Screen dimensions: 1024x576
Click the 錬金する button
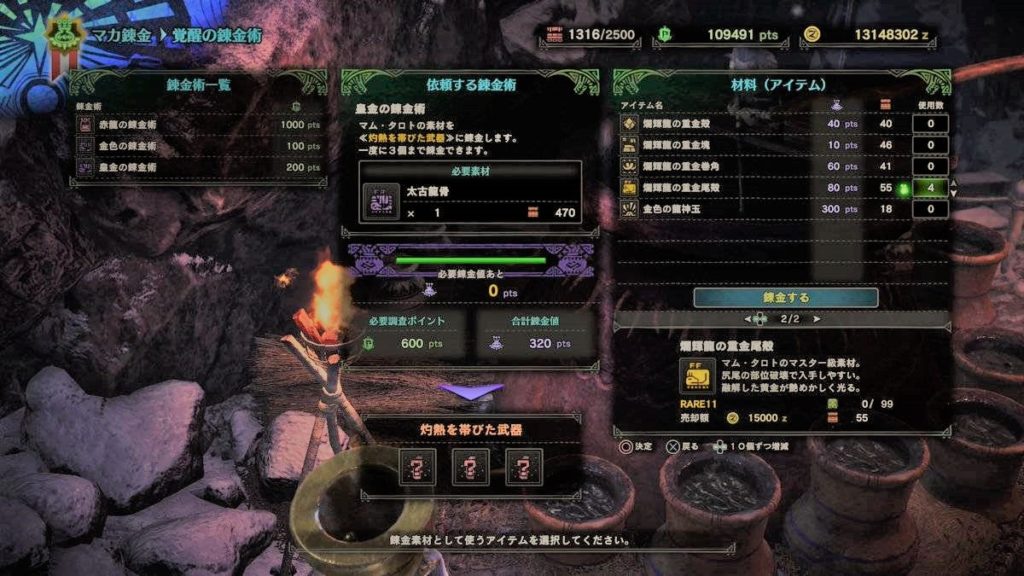(785, 298)
